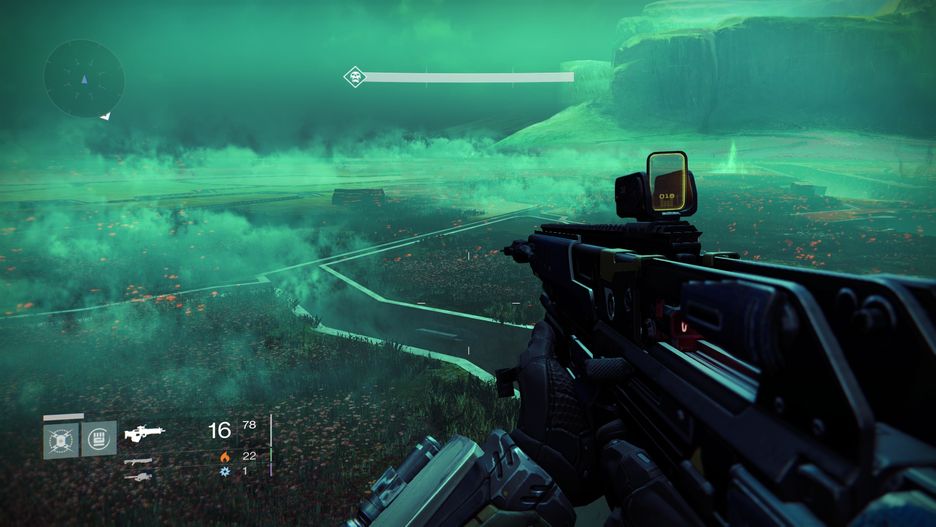Switch to the middle weapon silhouette

click(x=139, y=461)
